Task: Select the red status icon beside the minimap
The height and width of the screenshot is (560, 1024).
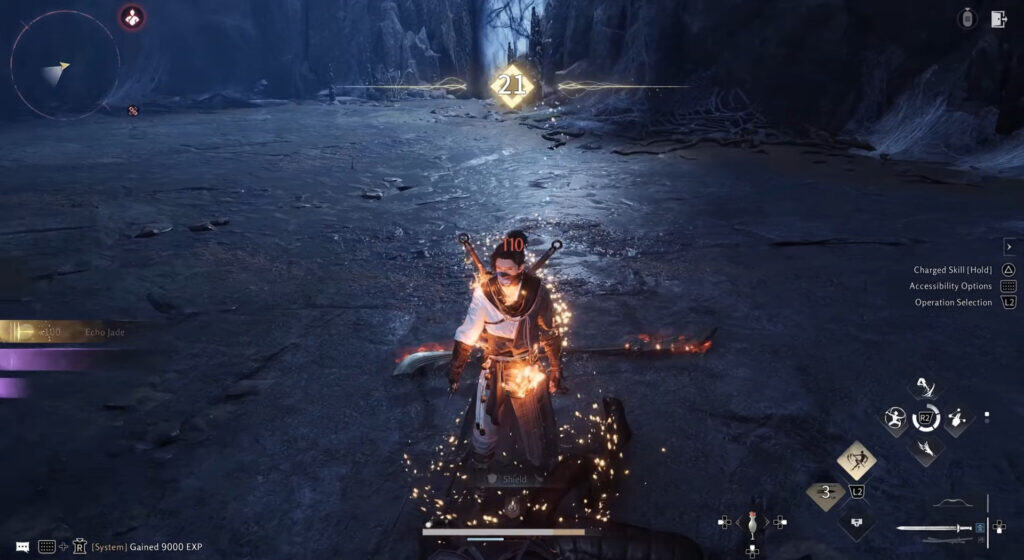Action: (132, 17)
